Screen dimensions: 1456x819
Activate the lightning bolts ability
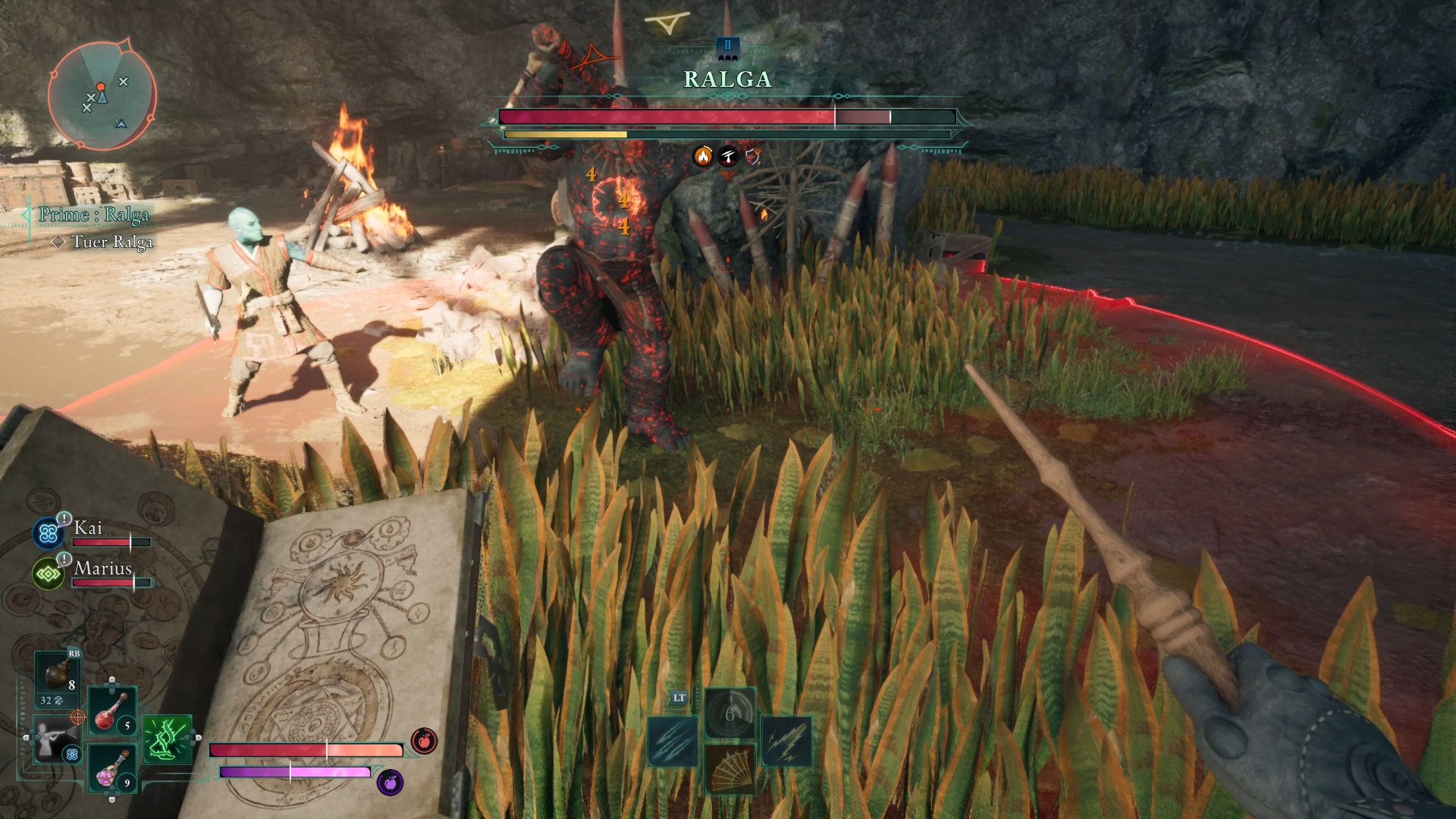786,740
